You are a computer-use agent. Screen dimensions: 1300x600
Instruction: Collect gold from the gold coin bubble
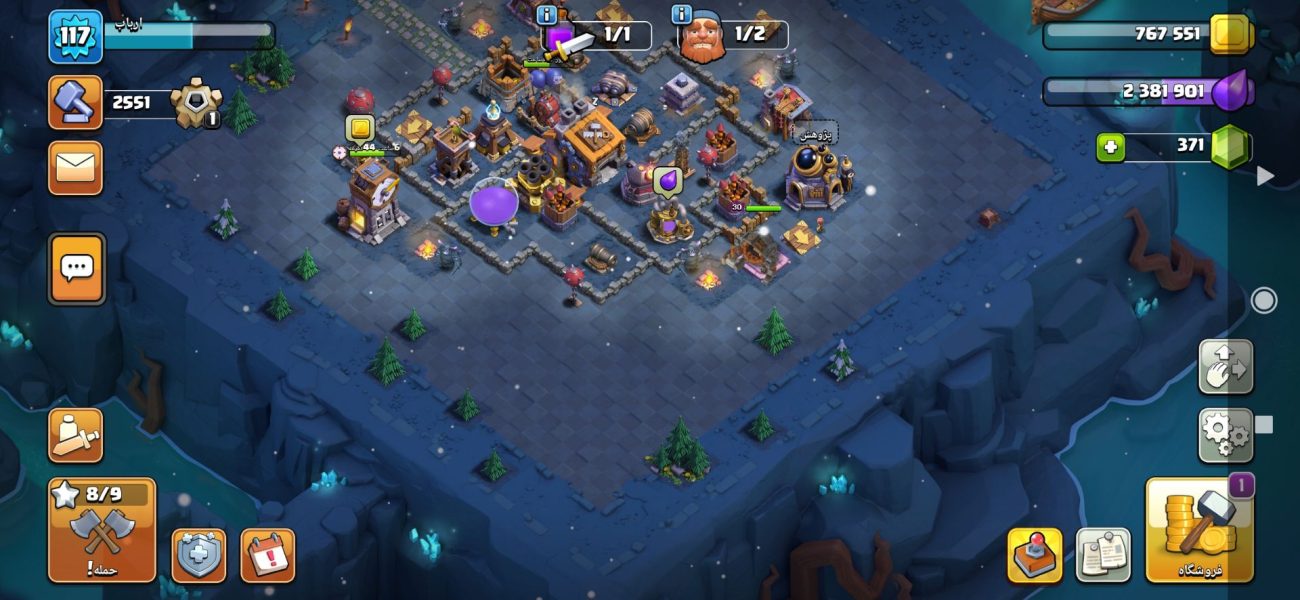click(x=360, y=128)
